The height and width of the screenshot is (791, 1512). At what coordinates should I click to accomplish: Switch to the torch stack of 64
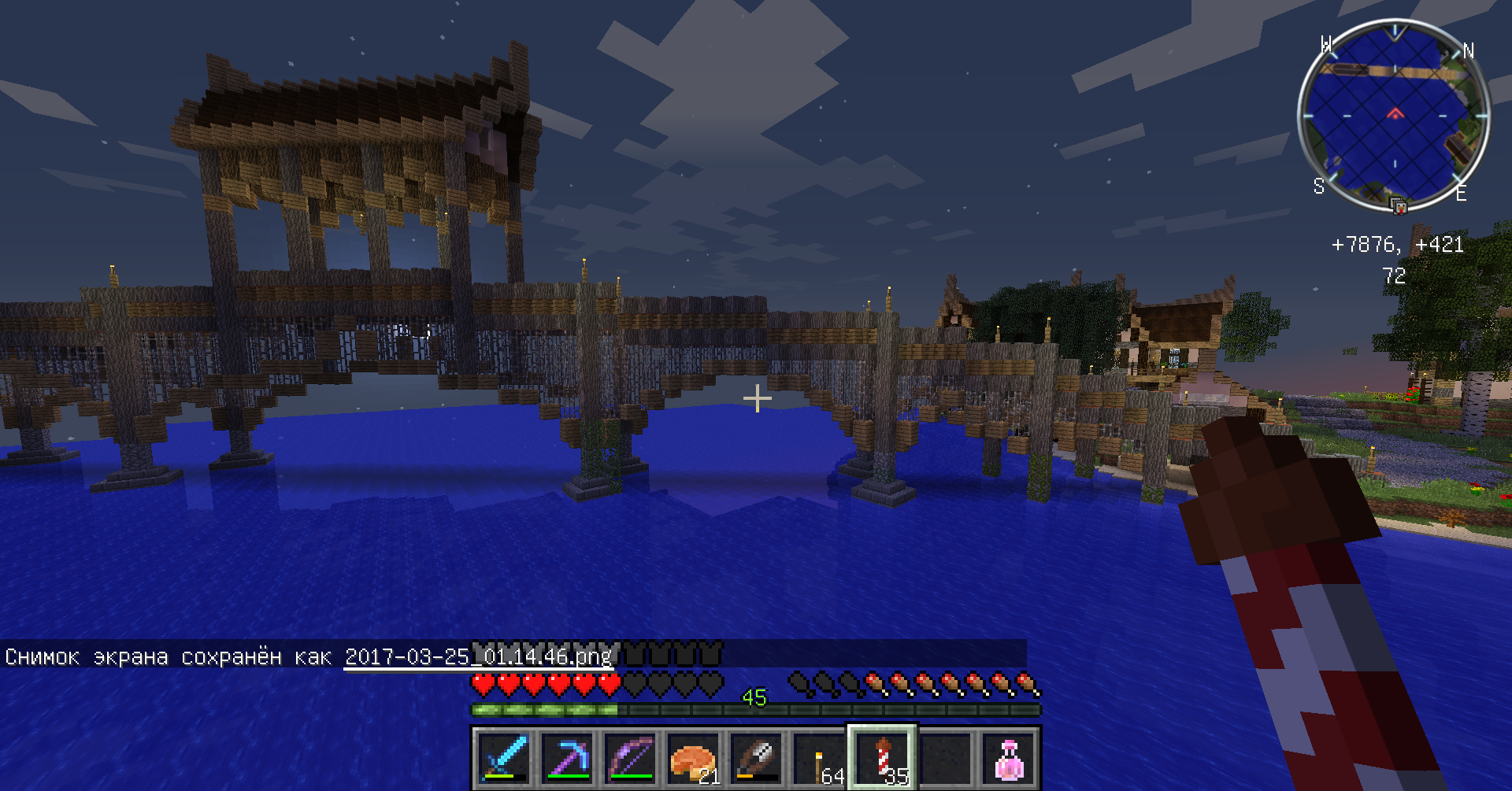pos(819,757)
